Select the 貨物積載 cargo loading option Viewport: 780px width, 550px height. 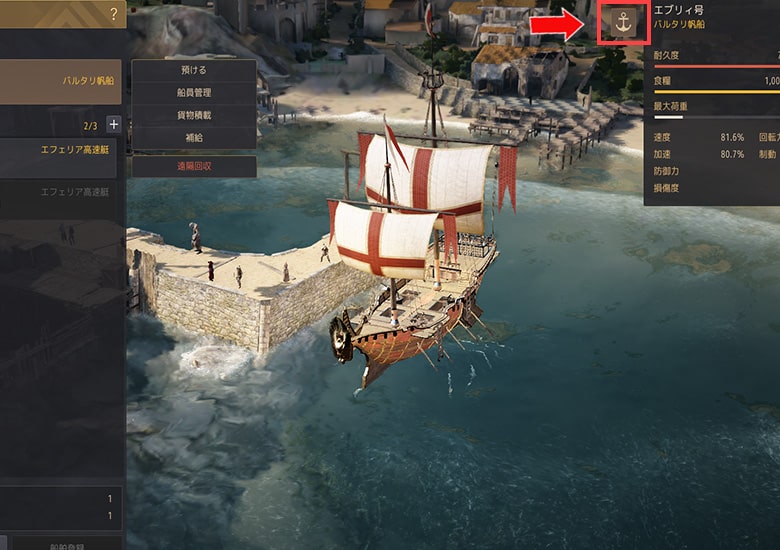coord(193,116)
